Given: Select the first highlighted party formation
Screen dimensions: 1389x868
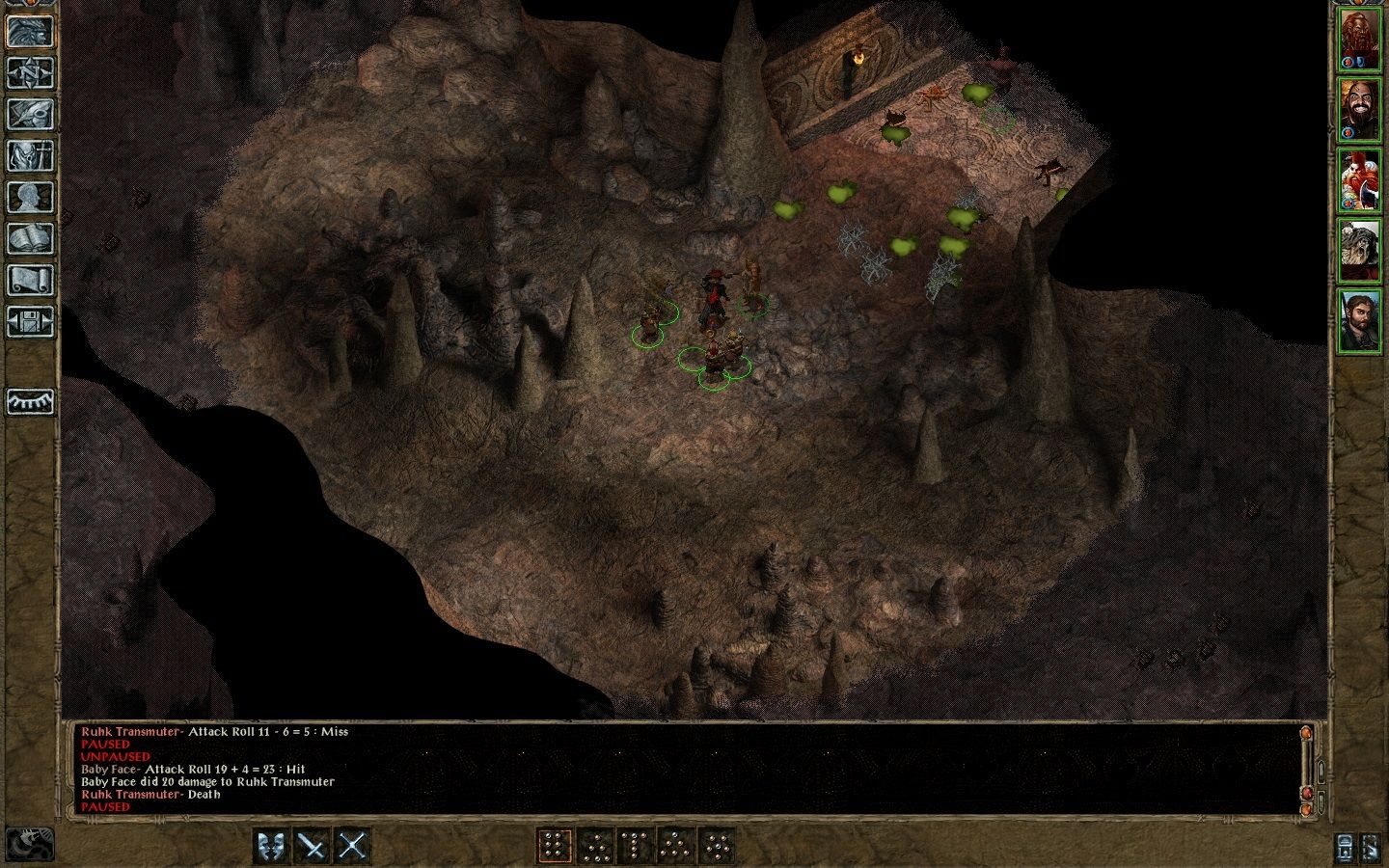Looking at the screenshot, I should click(554, 846).
